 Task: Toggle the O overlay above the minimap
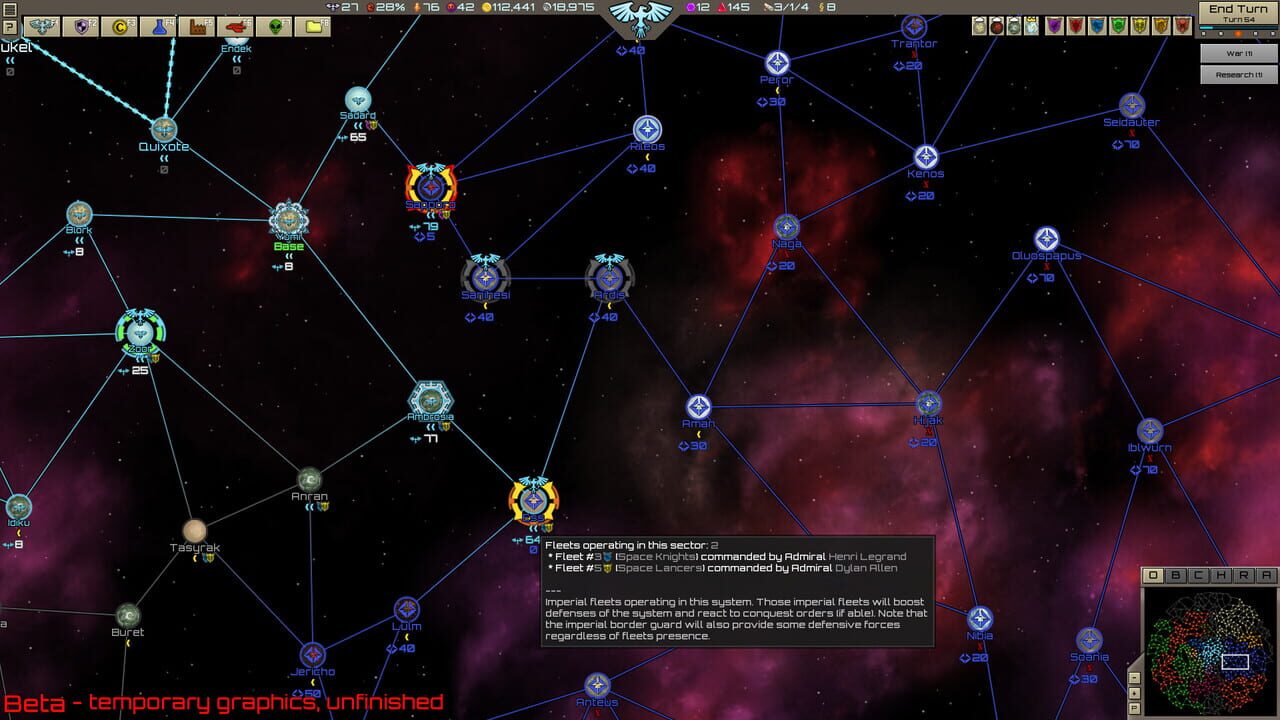[x=1153, y=575]
